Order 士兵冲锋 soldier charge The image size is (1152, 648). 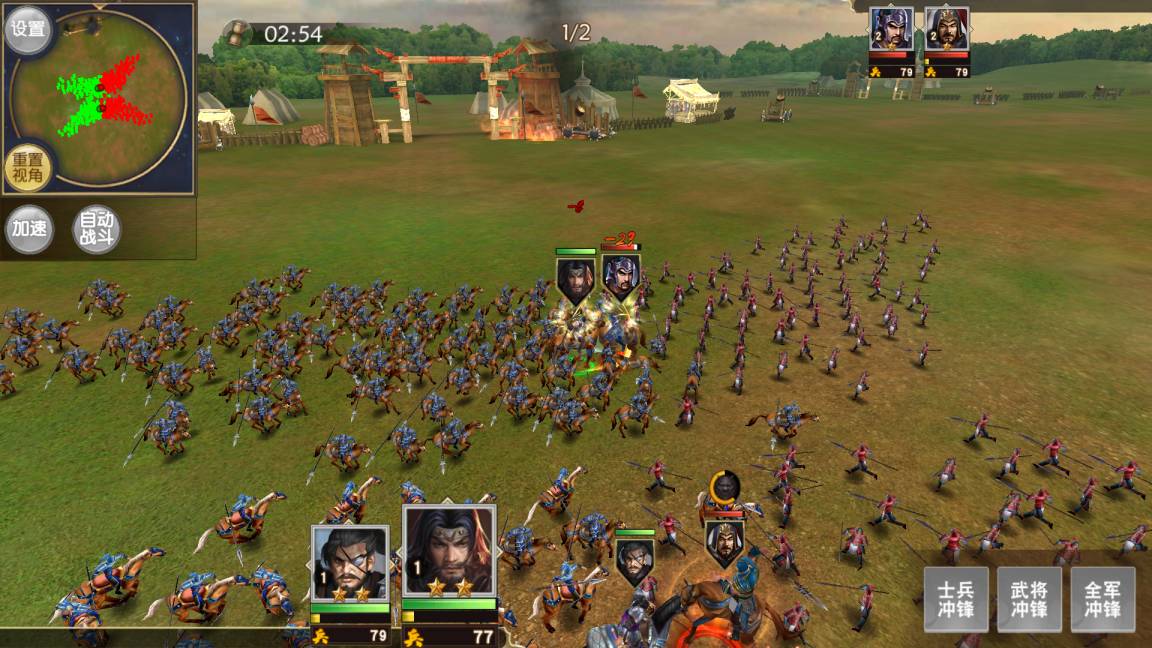point(955,598)
